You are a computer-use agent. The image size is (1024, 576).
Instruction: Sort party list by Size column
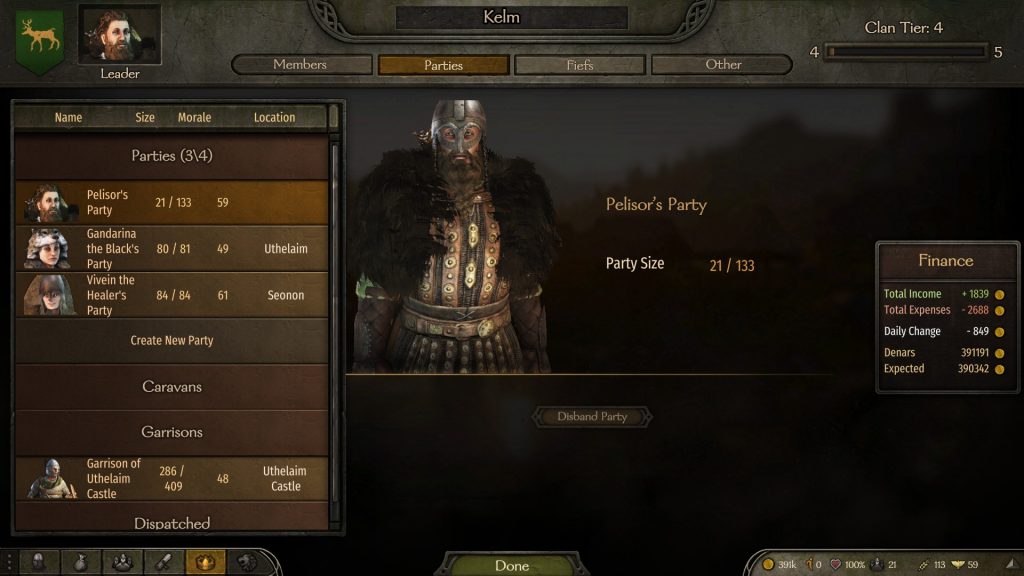click(x=145, y=118)
